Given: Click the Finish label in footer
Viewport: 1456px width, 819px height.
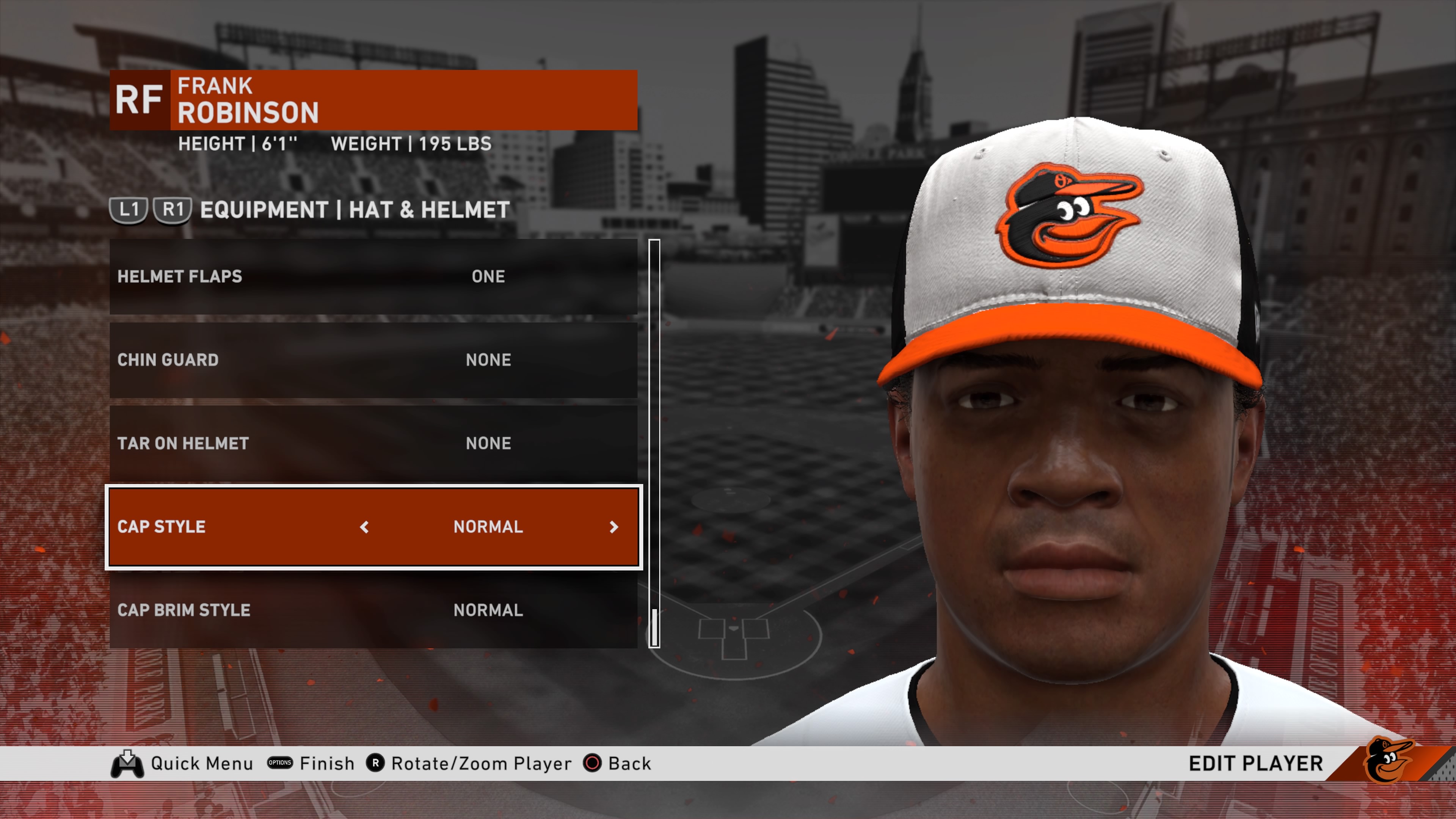Looking at the screenshot, I should coord(327,764).
